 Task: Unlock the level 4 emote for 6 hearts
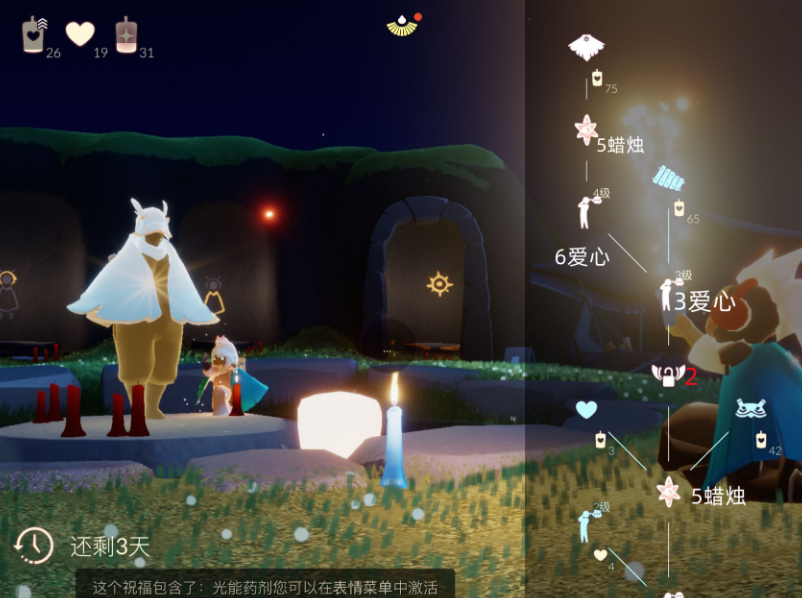coord(586,211)
